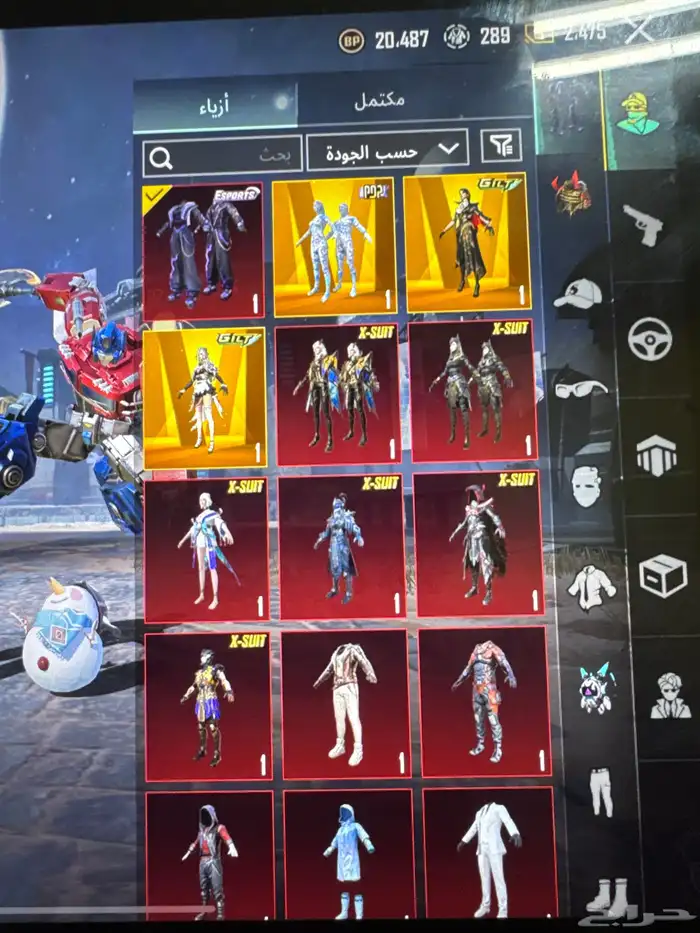Image resolution: width=700 pixels, height=933 pixels.
Task: Click the بحث search field
Action: tap(222, 156)
